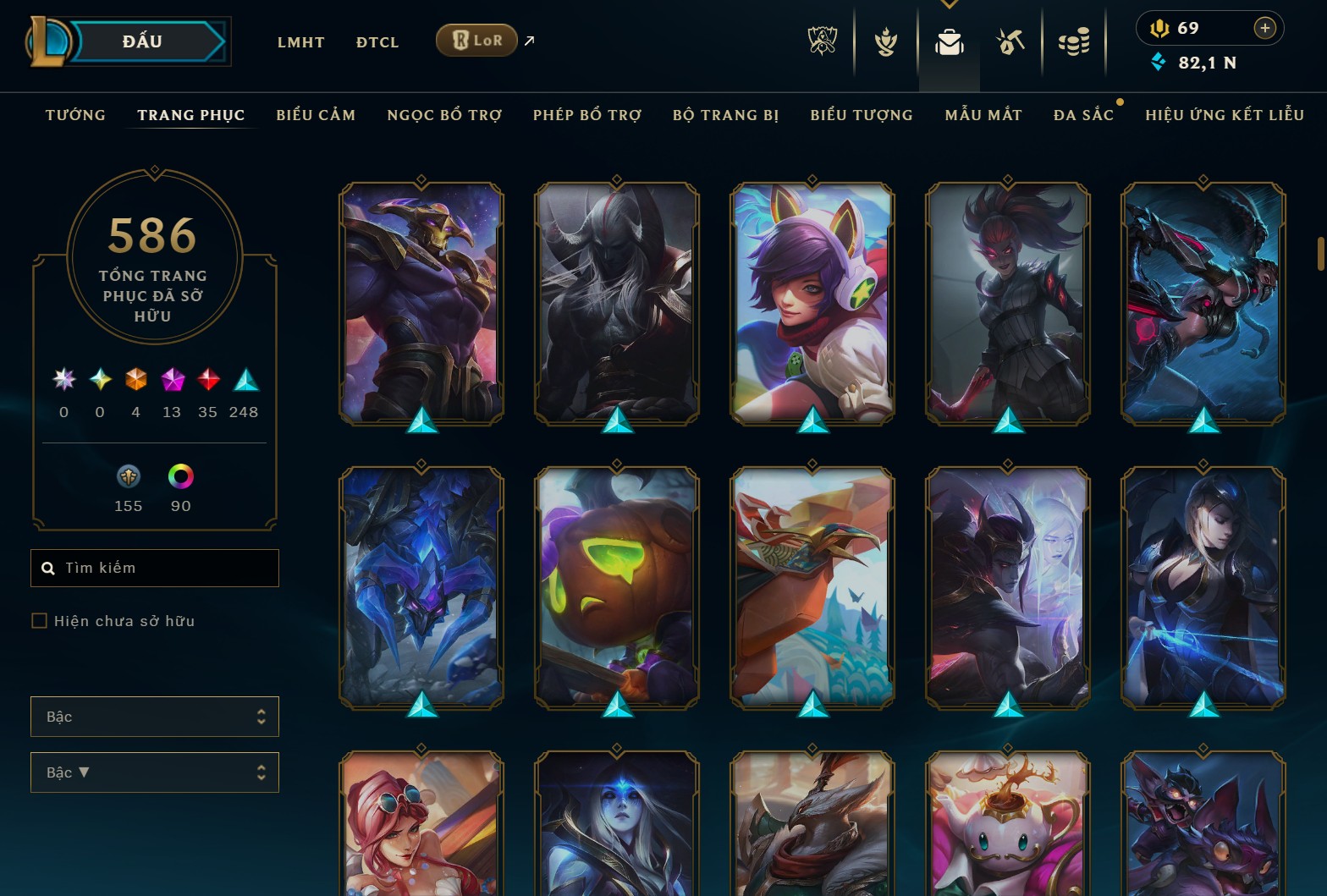Screen dimensions: 1327x896
Task: Switch to the BIỂU CẢM tab
Action: pos(316,115)
